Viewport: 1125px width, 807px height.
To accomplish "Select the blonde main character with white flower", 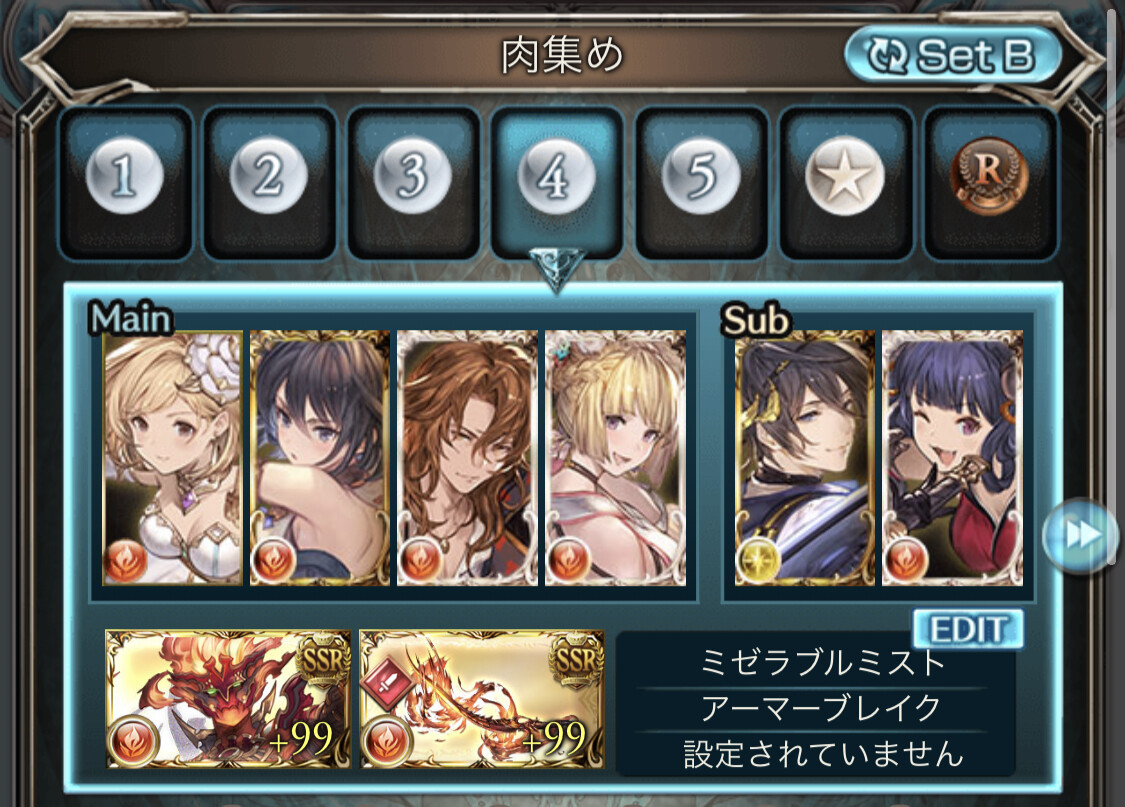I will (173, 458).
